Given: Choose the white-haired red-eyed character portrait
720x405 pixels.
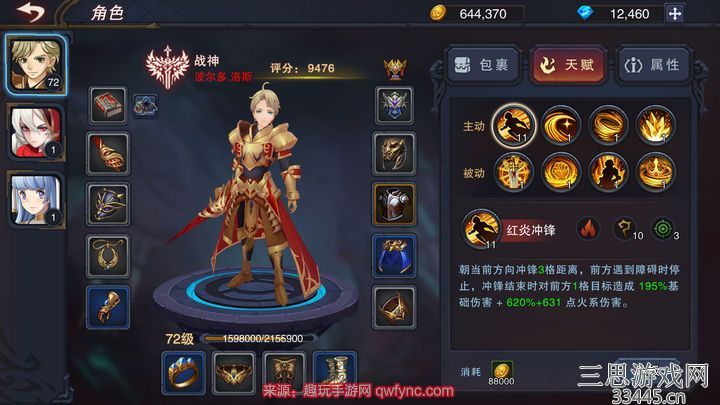Looking at the screenshot, I should coord(35,130).
